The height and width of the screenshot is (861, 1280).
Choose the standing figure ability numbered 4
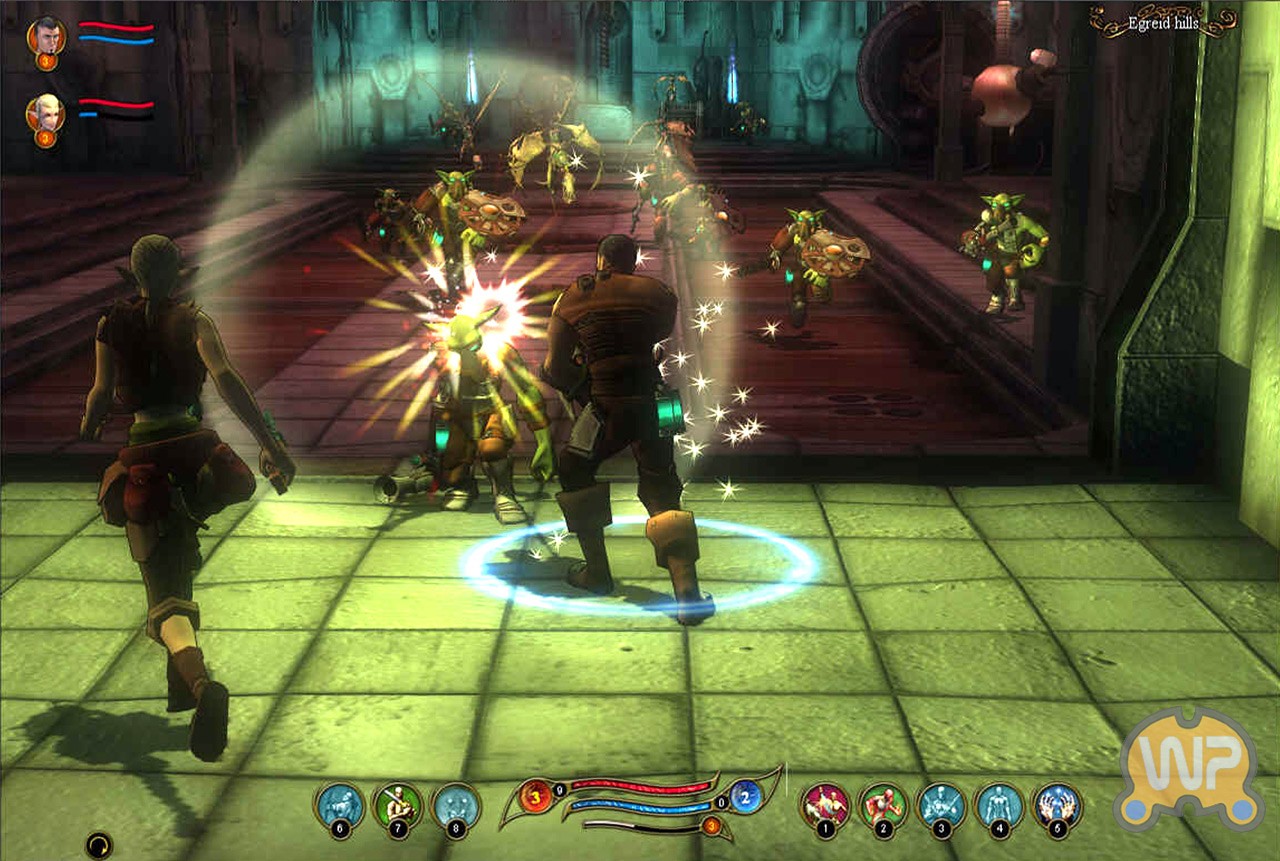(999, 805)
